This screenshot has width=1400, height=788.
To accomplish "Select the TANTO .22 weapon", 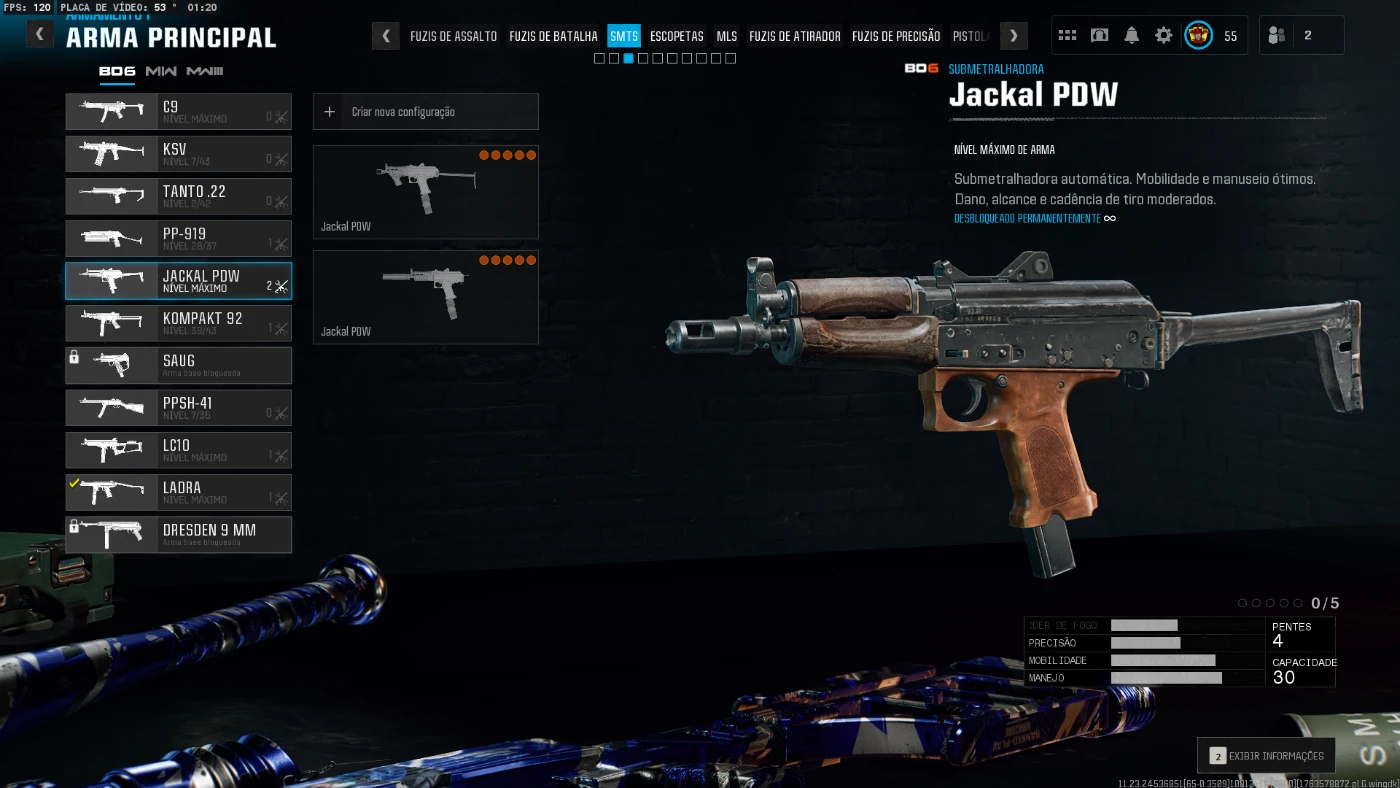I will [x=178, y=196].
